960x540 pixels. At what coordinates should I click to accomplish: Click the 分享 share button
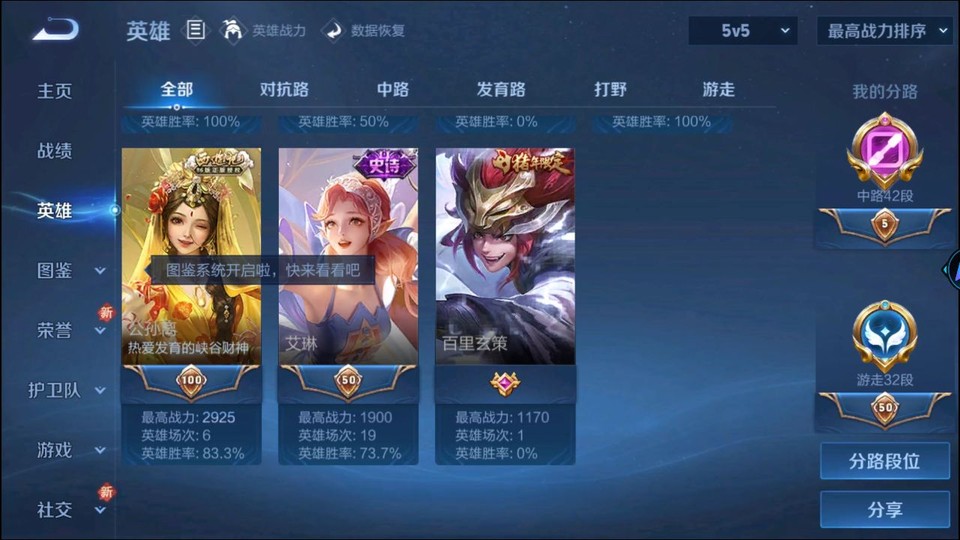(885, 509)
